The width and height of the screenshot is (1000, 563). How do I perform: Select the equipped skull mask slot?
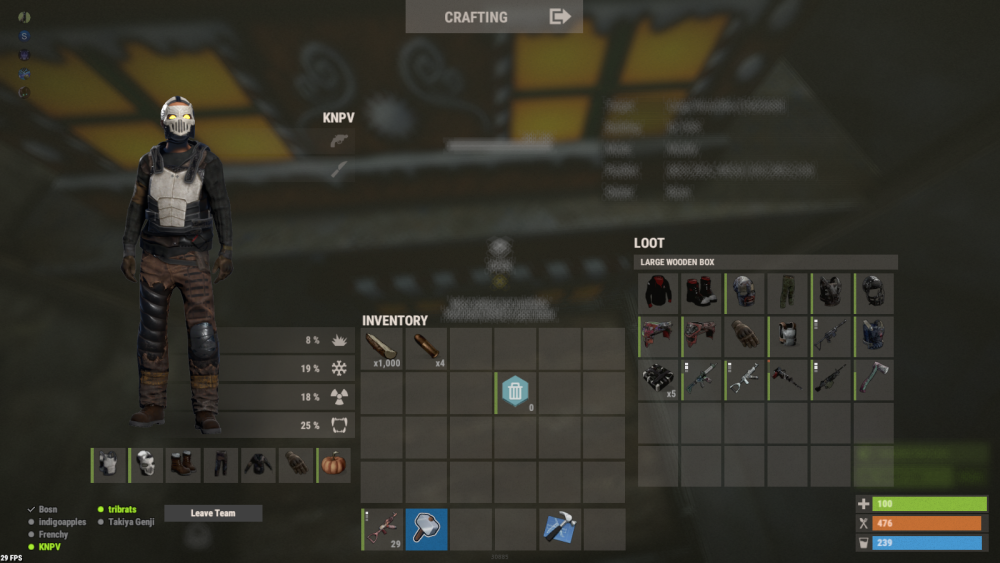tap(147, 466)
